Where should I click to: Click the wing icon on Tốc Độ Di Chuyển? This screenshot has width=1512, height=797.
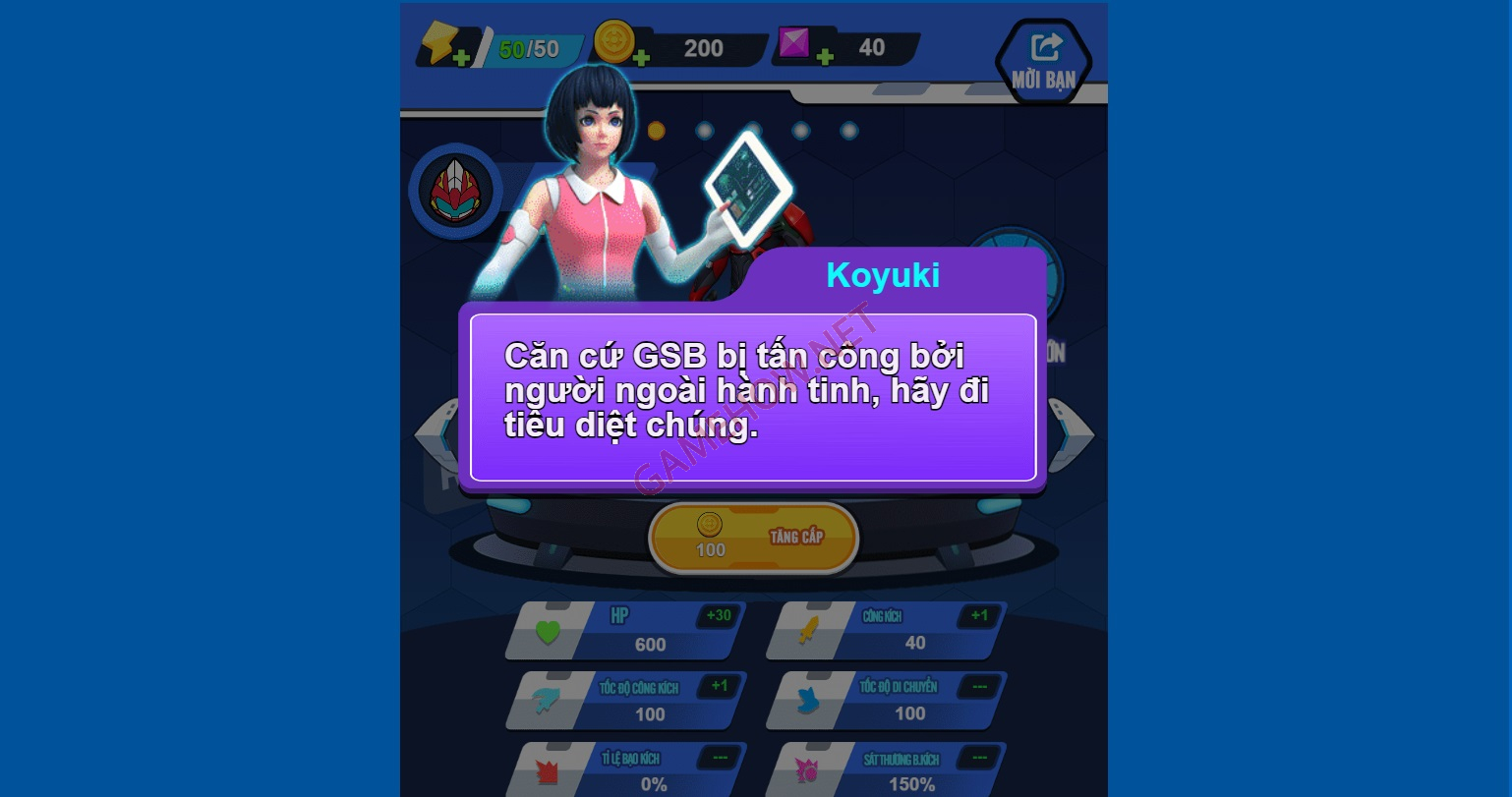tap(808, 701)
